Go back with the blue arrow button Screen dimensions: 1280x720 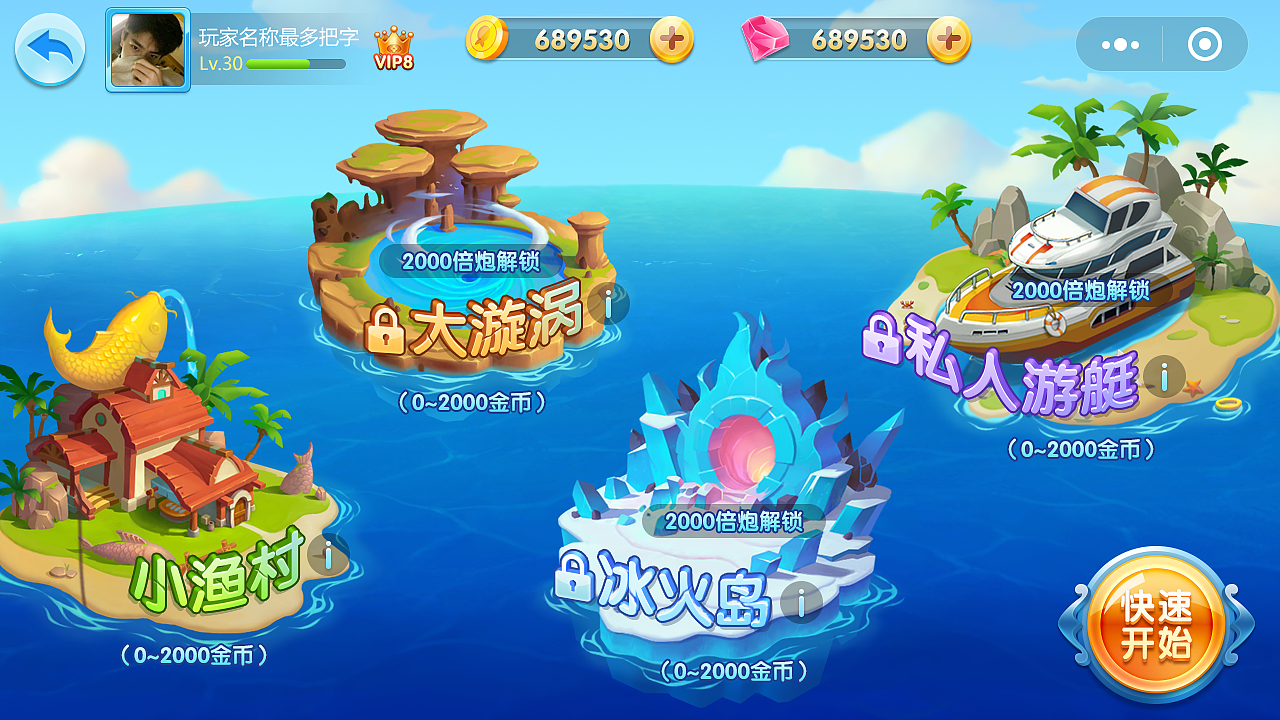click(x=49, y=49)
